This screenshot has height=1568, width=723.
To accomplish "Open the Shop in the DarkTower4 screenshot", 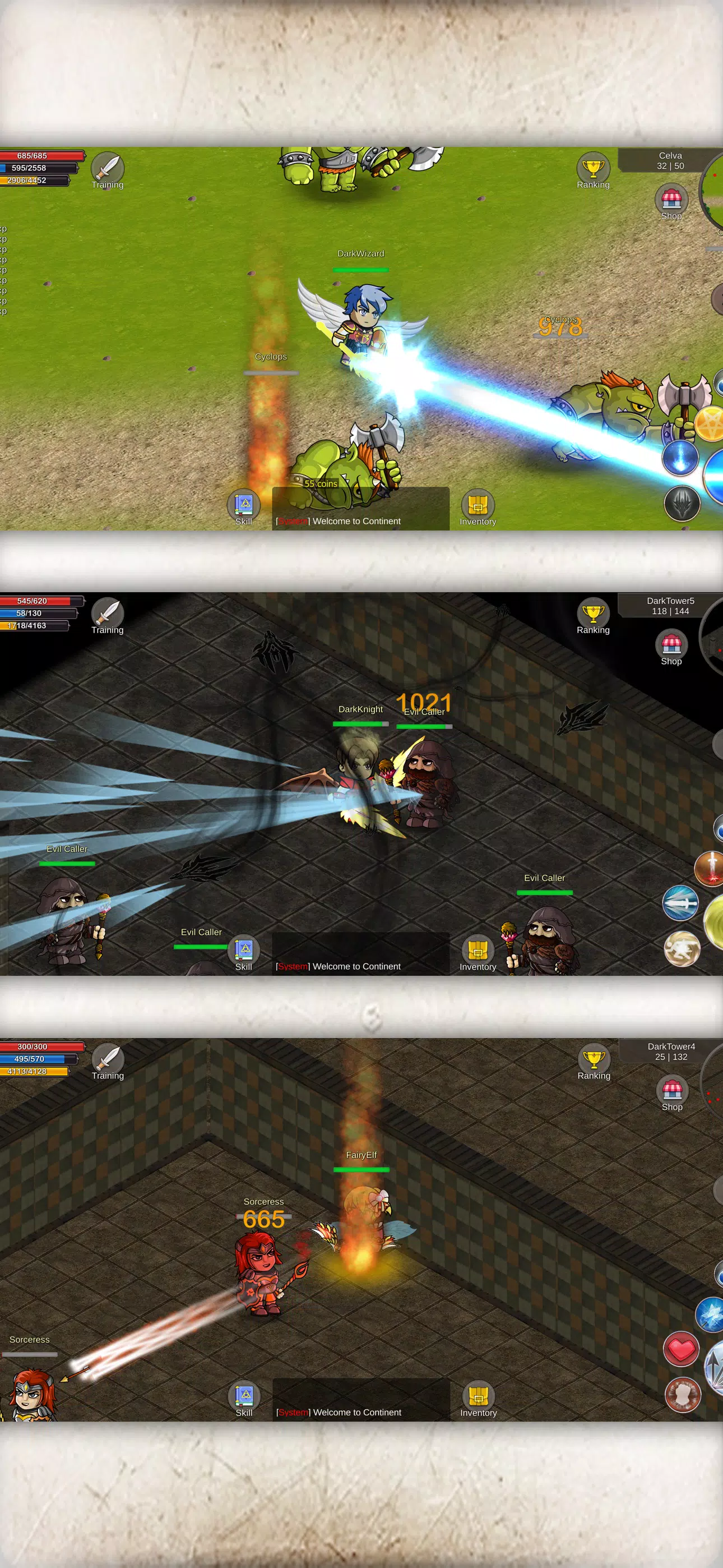I will point(672,1090).
